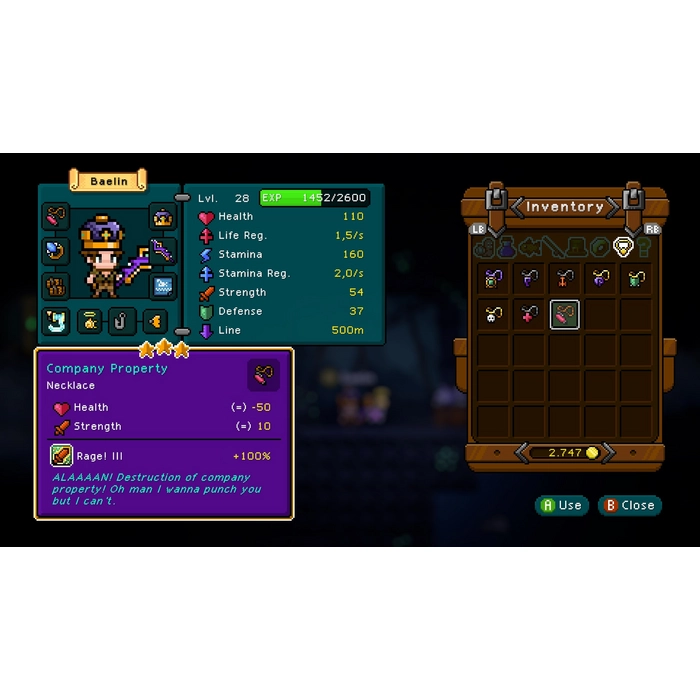Open the fish category tab
Viewport: 700px width, 700px height.
point(530,247)
